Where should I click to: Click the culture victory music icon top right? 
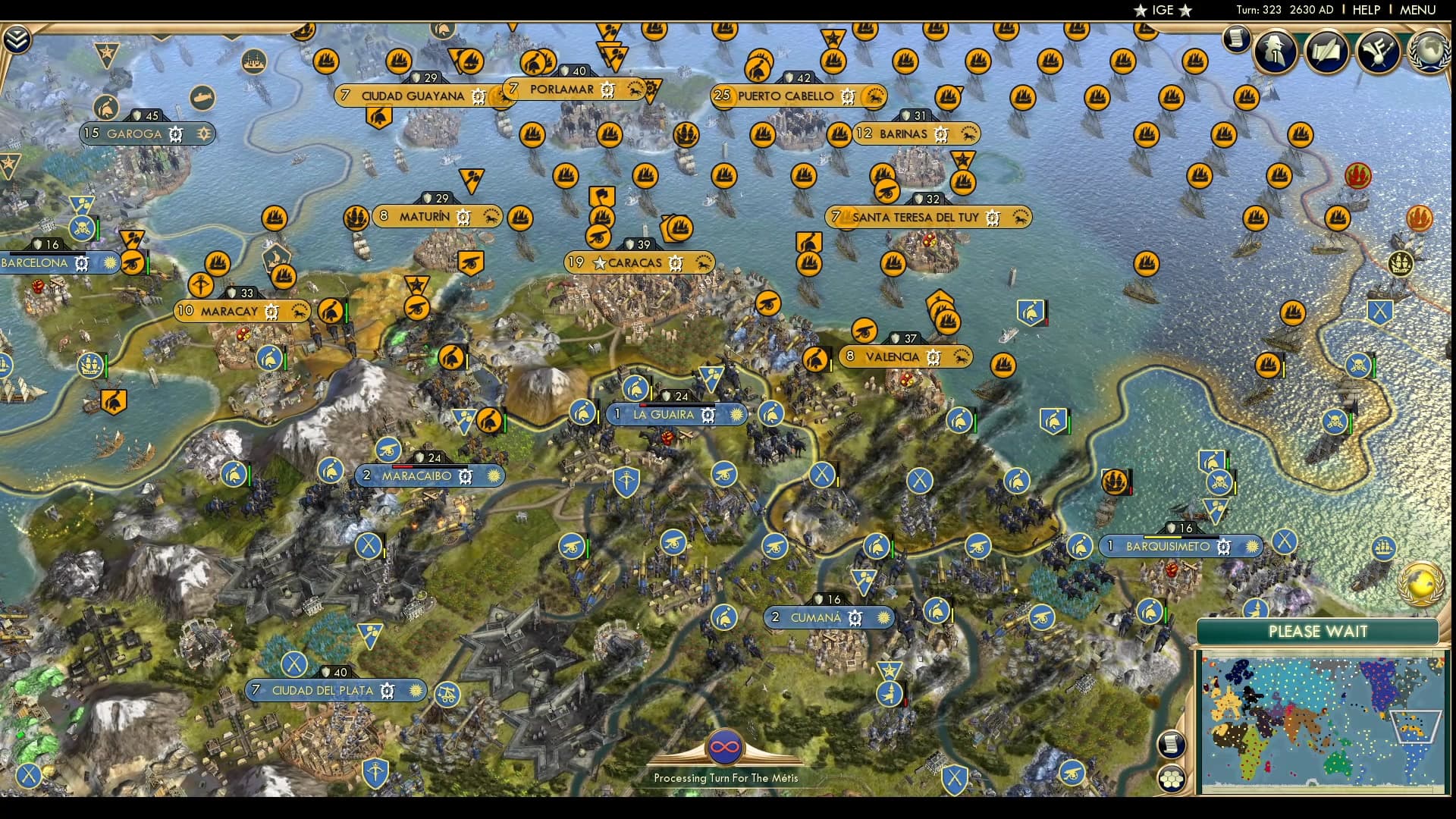pos(1380,52)
